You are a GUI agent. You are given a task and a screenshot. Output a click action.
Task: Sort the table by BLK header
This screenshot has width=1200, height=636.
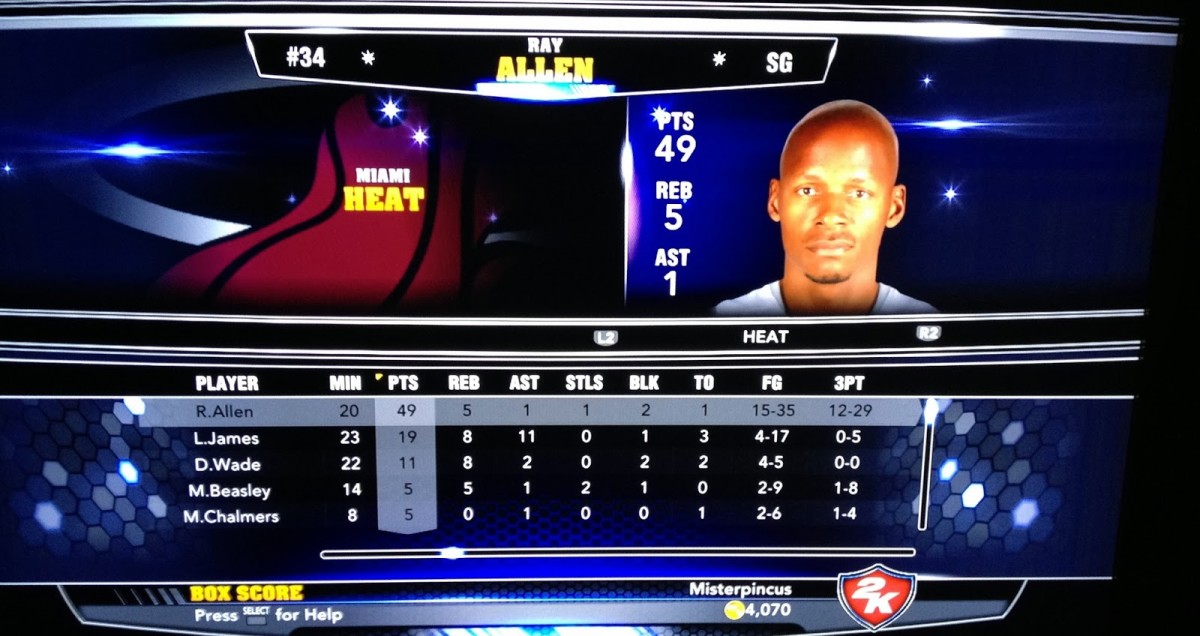pos(644,383)
